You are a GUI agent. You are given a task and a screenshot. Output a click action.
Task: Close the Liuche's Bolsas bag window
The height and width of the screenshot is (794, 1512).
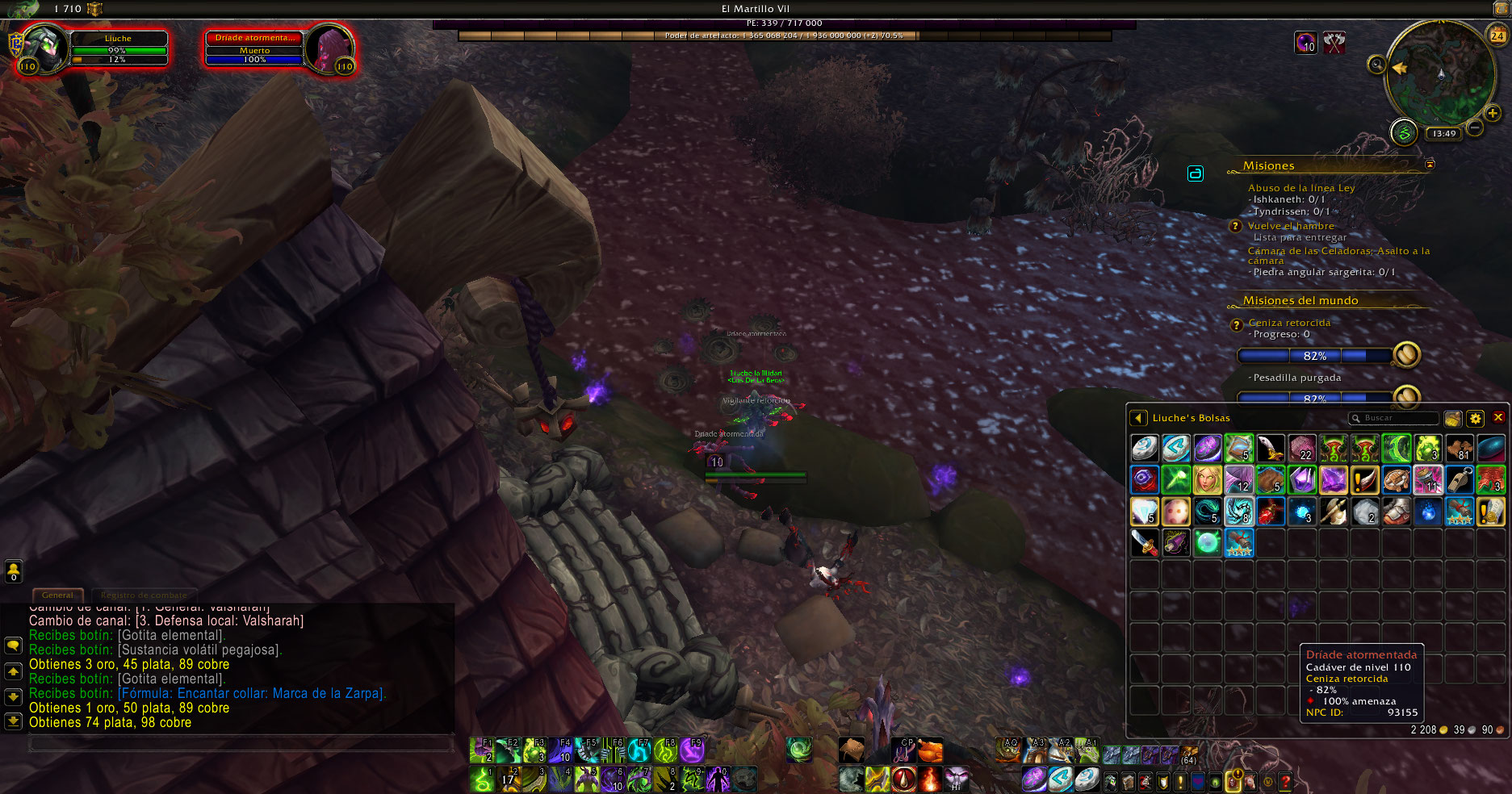pos(1498,418)
